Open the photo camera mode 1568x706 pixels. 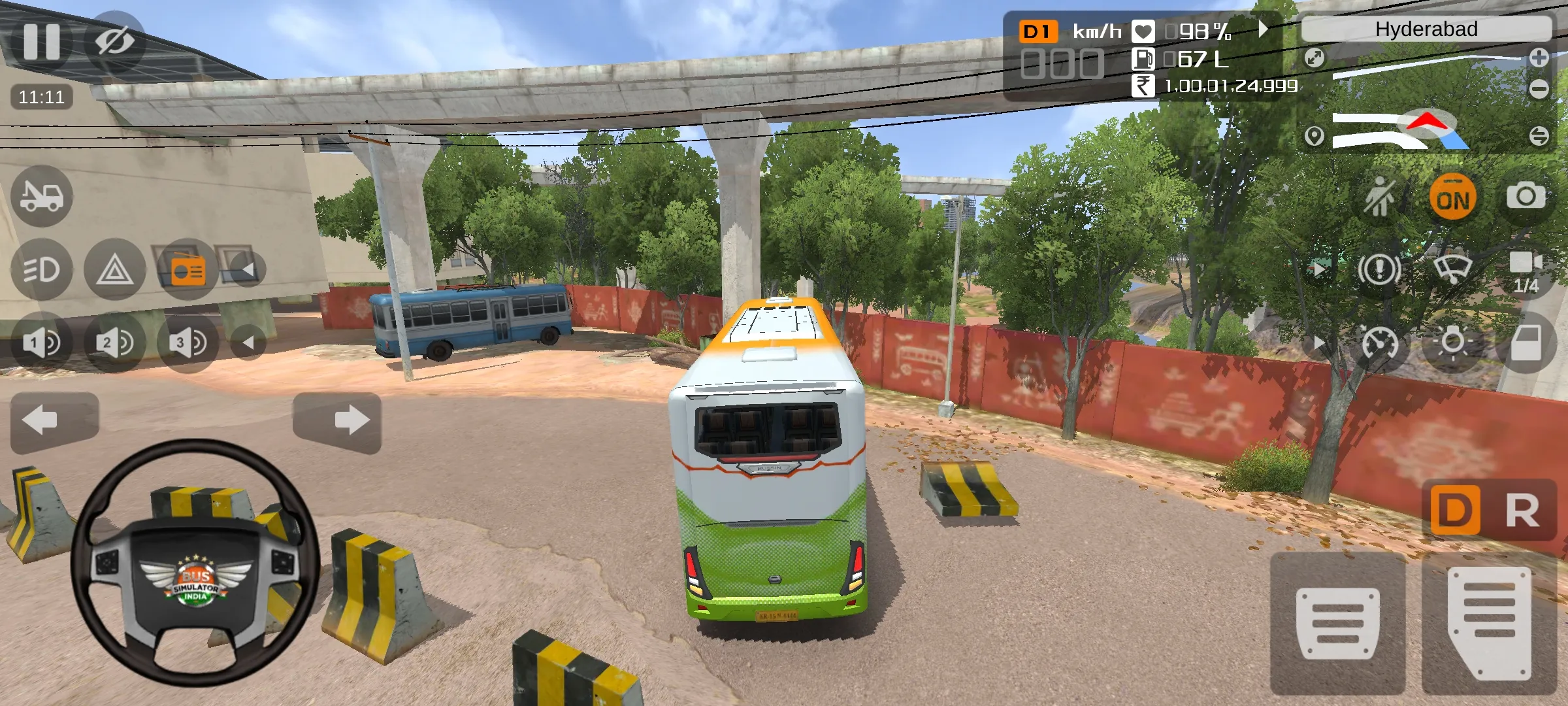[x=1526, y=196]
